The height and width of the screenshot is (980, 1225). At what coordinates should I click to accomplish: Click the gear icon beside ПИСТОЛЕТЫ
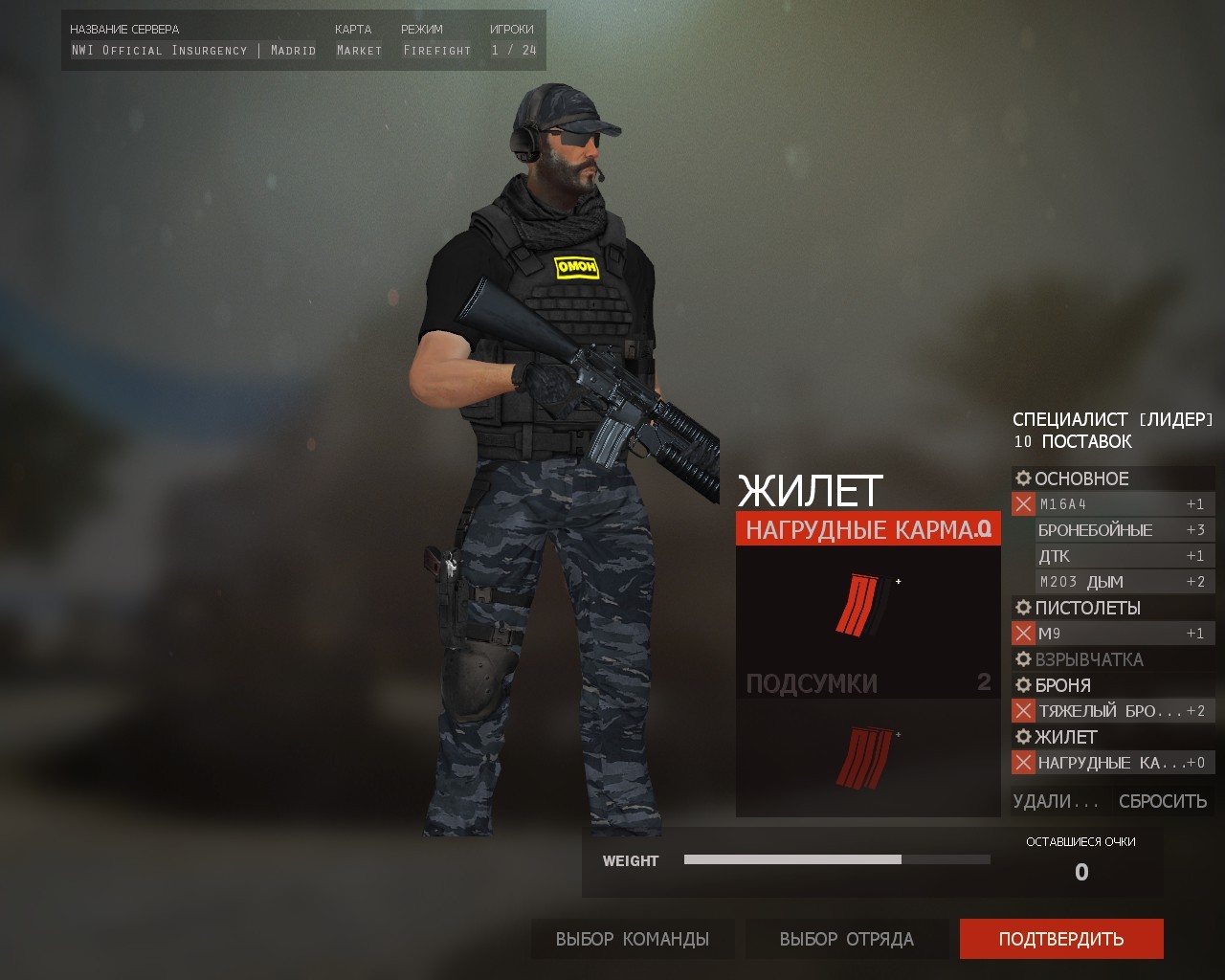coord(1022,608)
